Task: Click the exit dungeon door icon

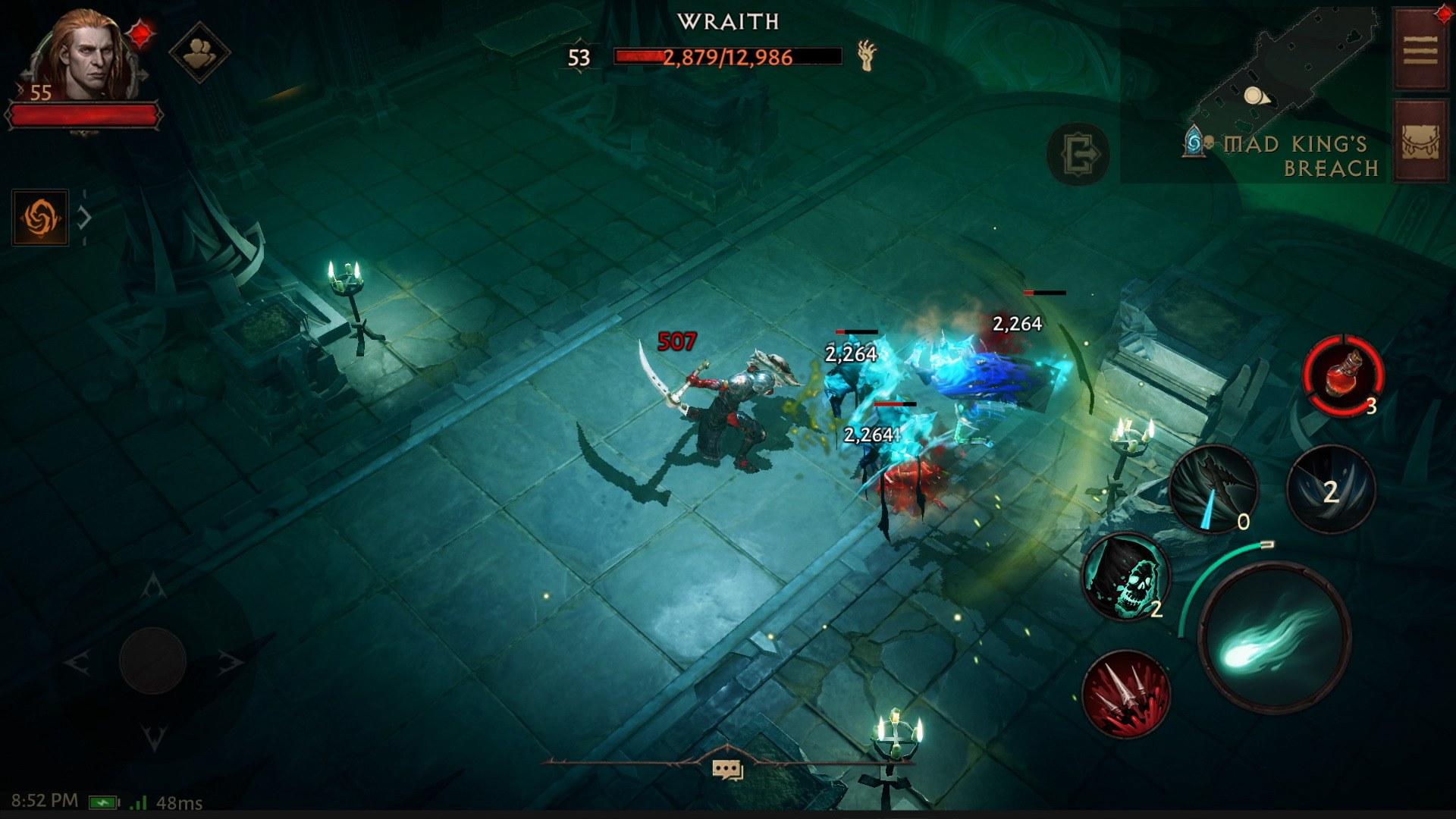Action: point(1078,154)
